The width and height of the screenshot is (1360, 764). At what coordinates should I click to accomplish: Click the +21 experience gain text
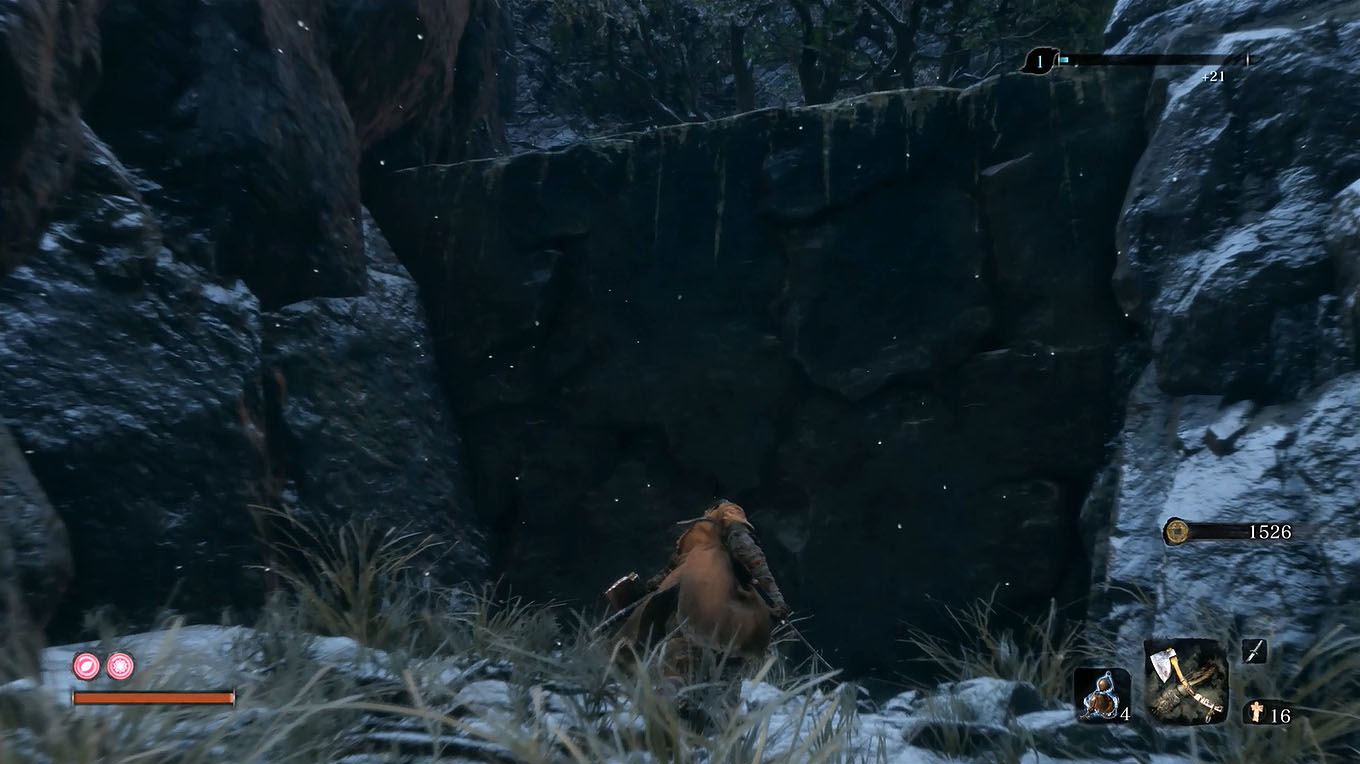[1211, 74]
